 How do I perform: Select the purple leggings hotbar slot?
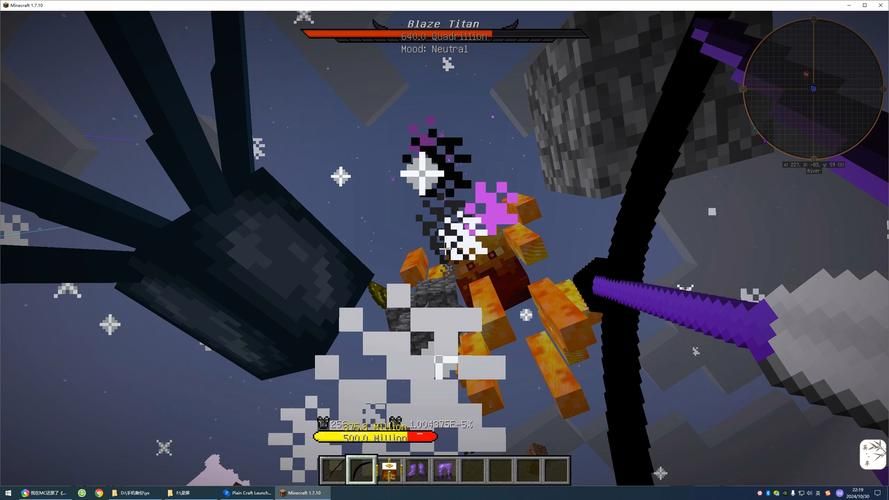click(x=445, y=469)
